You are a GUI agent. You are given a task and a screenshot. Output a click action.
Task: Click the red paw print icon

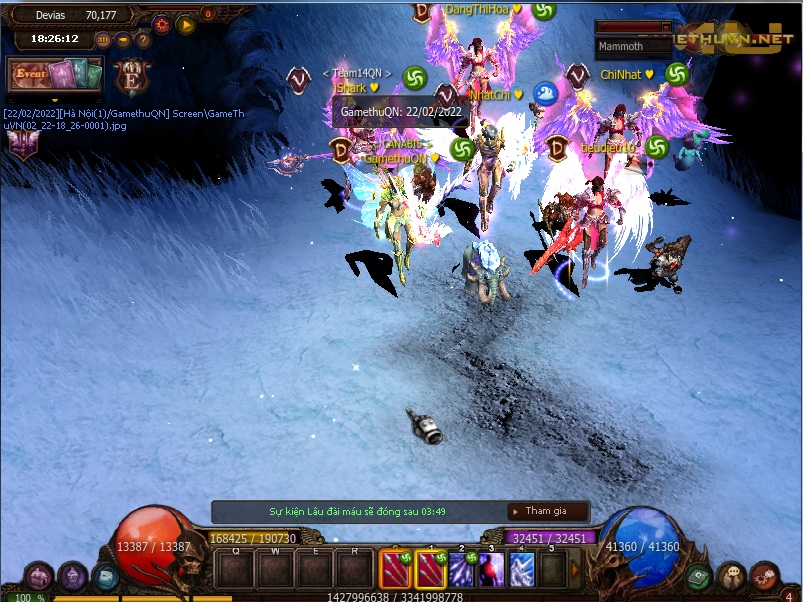click(765, 576)
